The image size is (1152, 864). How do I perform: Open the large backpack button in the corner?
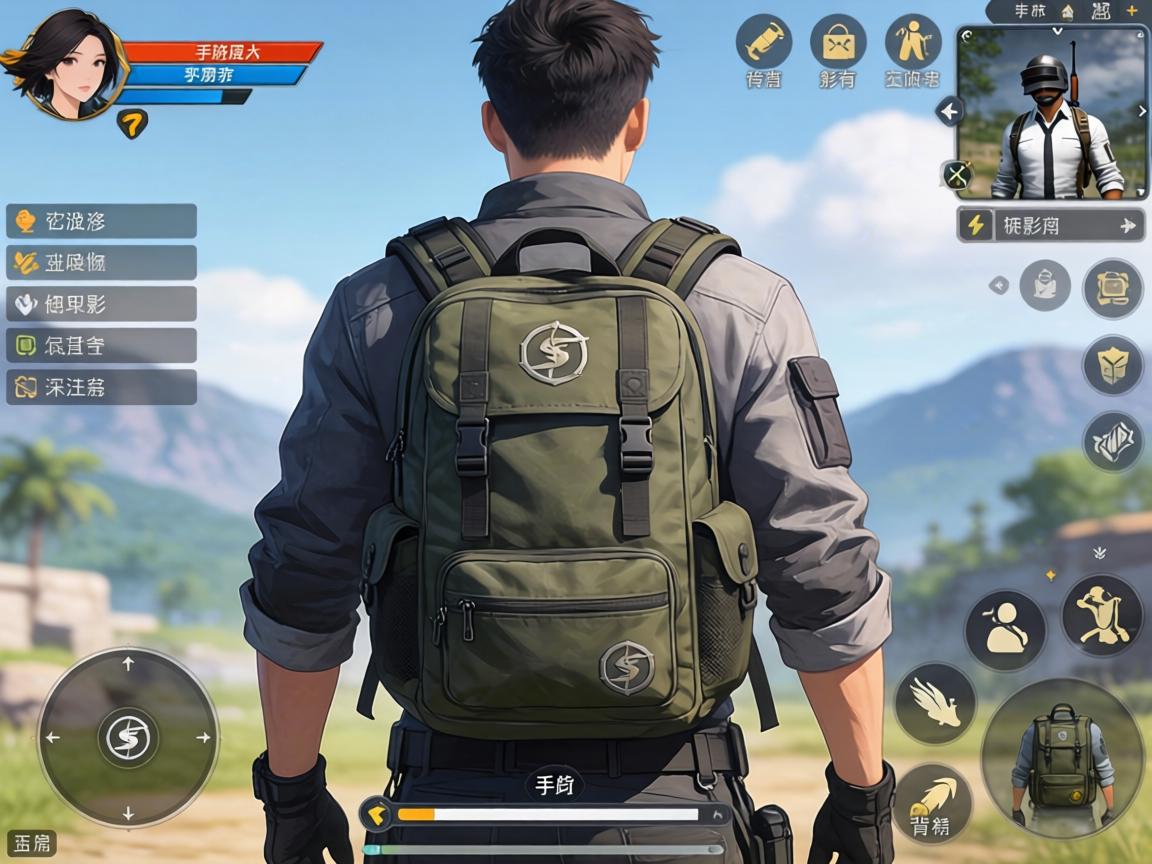pos(1062,759)
